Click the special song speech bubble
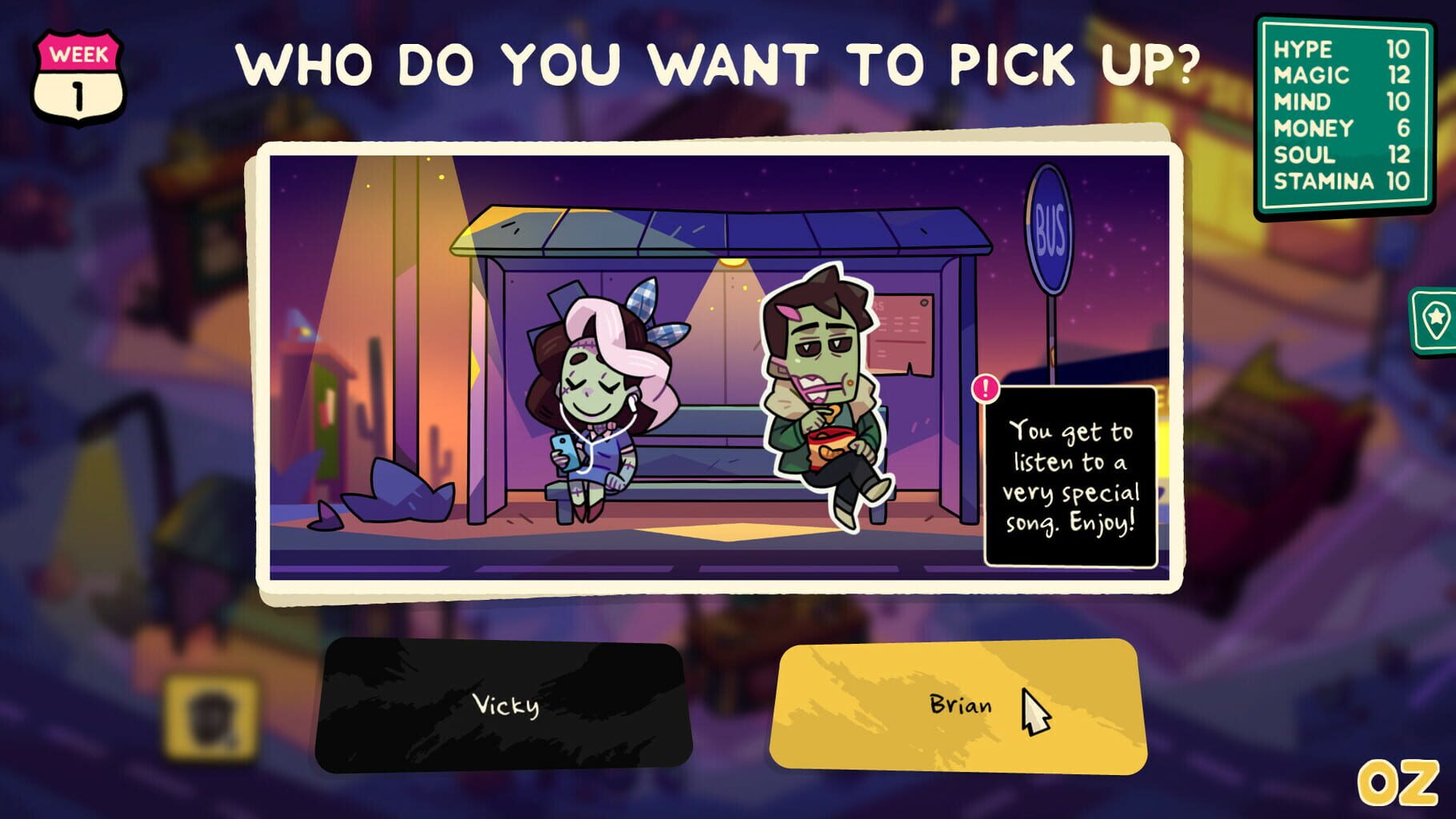The width and height of the screenshot is (1456, 819). click(x=1077, y=476)
